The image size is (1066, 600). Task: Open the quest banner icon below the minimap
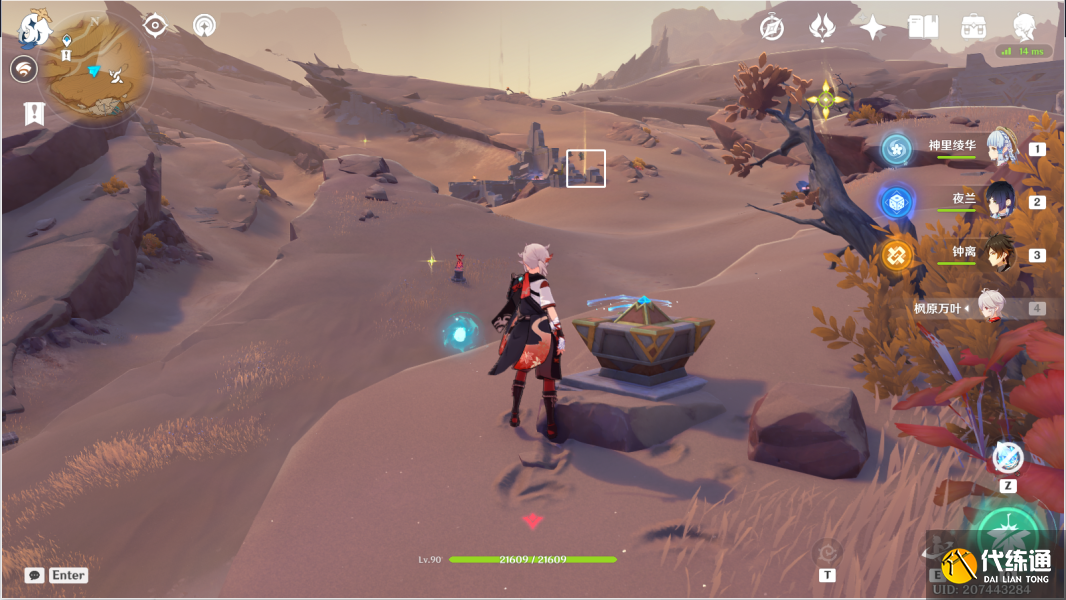click(34, 113)
